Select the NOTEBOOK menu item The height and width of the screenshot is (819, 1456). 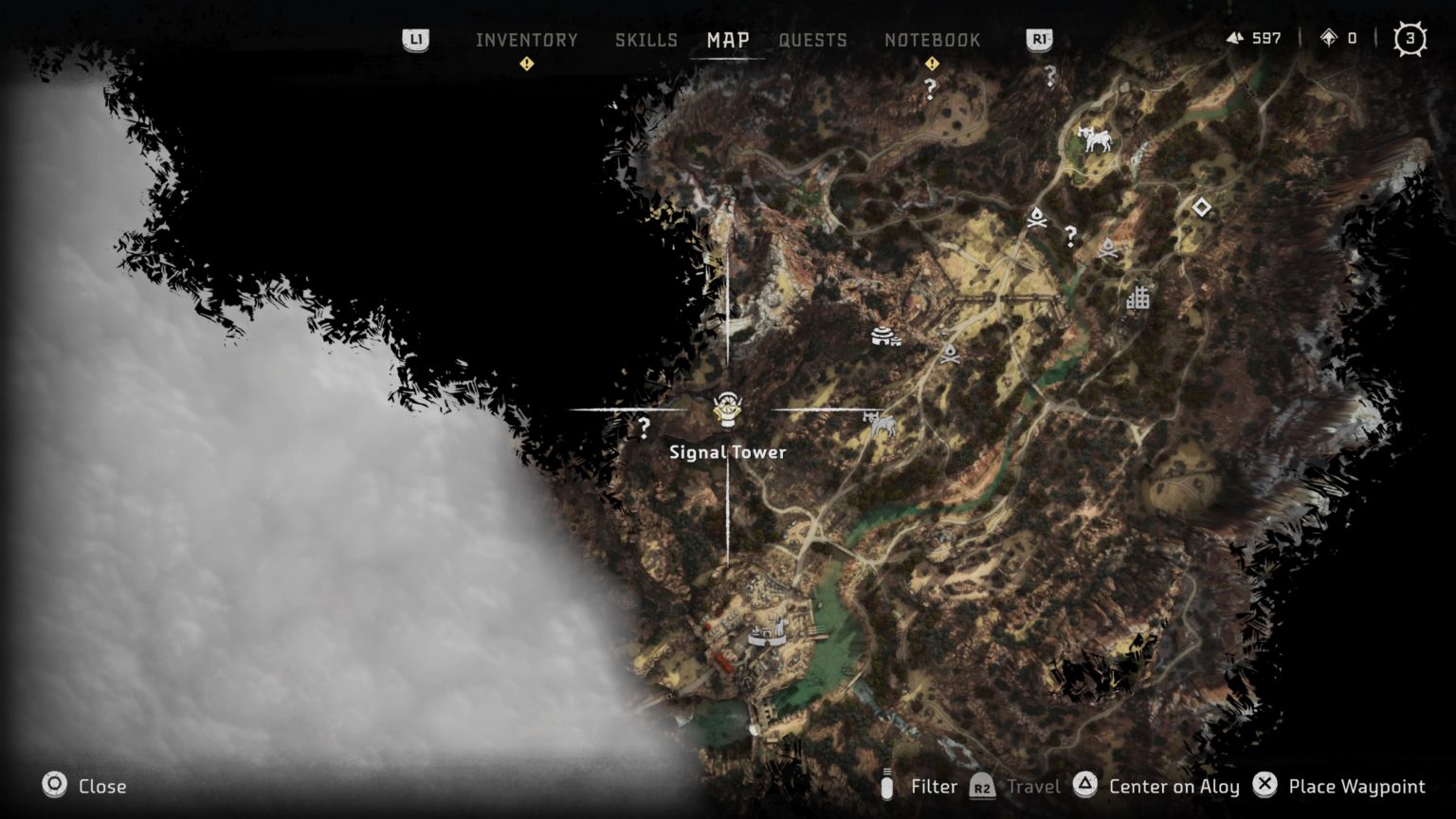[x=933, y=40]
